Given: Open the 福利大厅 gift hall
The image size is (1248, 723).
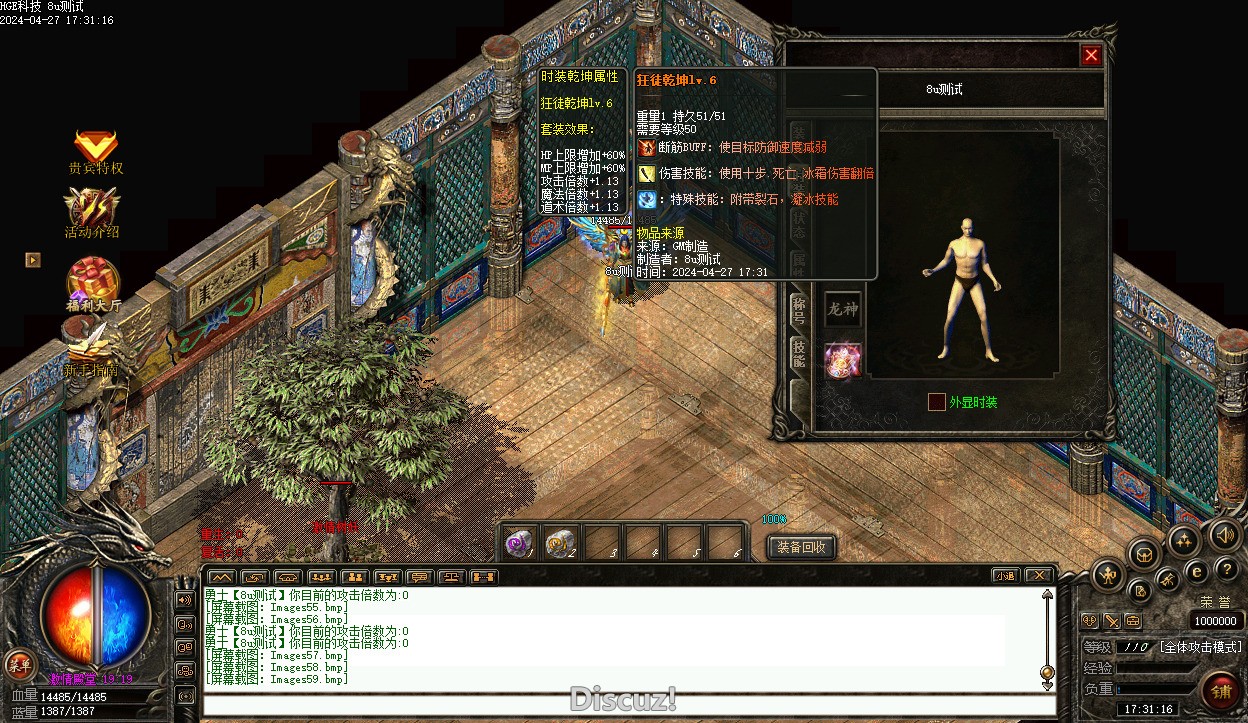Looking at the screenshot, I should pyautogui.click(x=93, y=284).
